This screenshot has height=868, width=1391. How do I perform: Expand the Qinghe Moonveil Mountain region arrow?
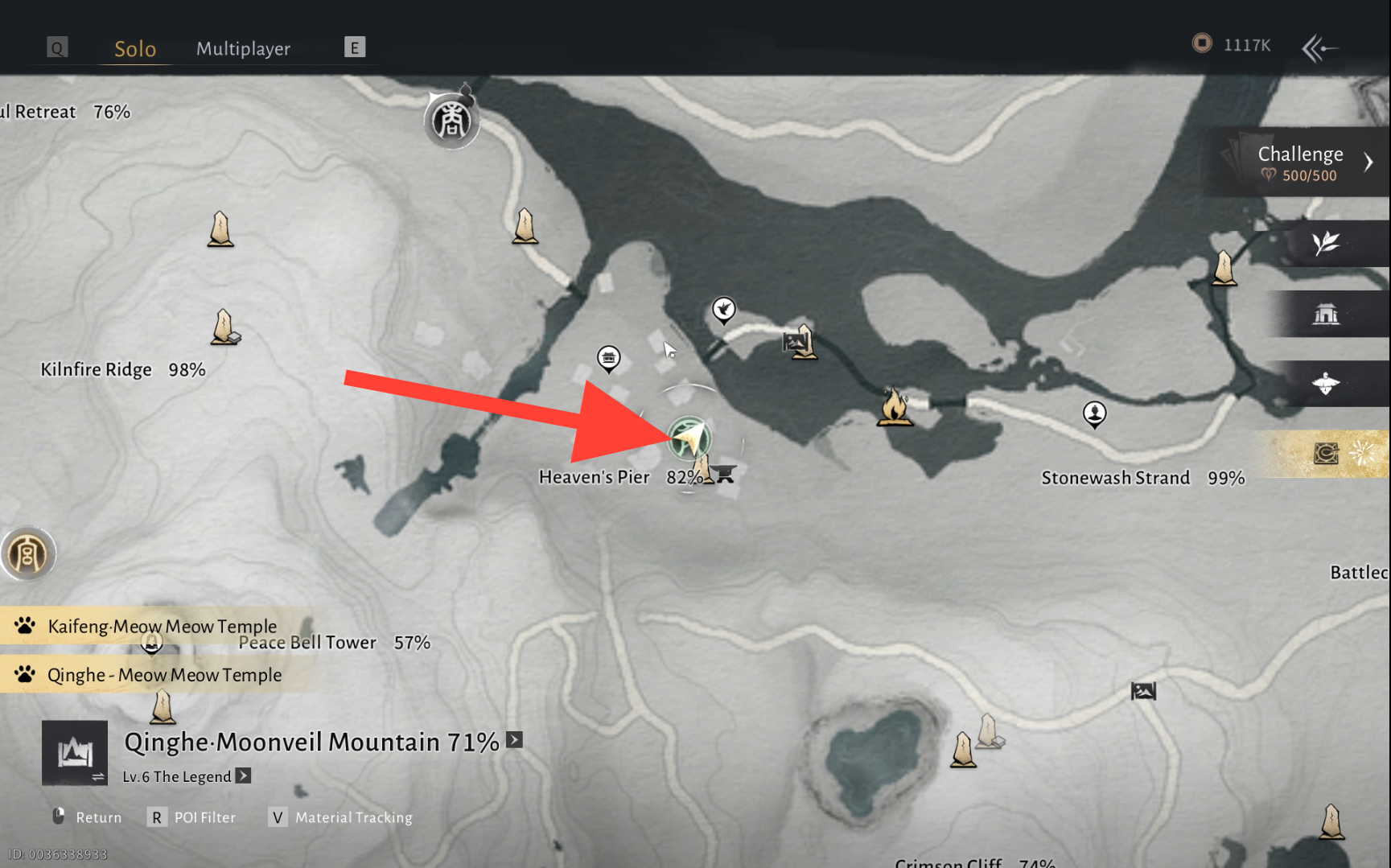point(515,740)
